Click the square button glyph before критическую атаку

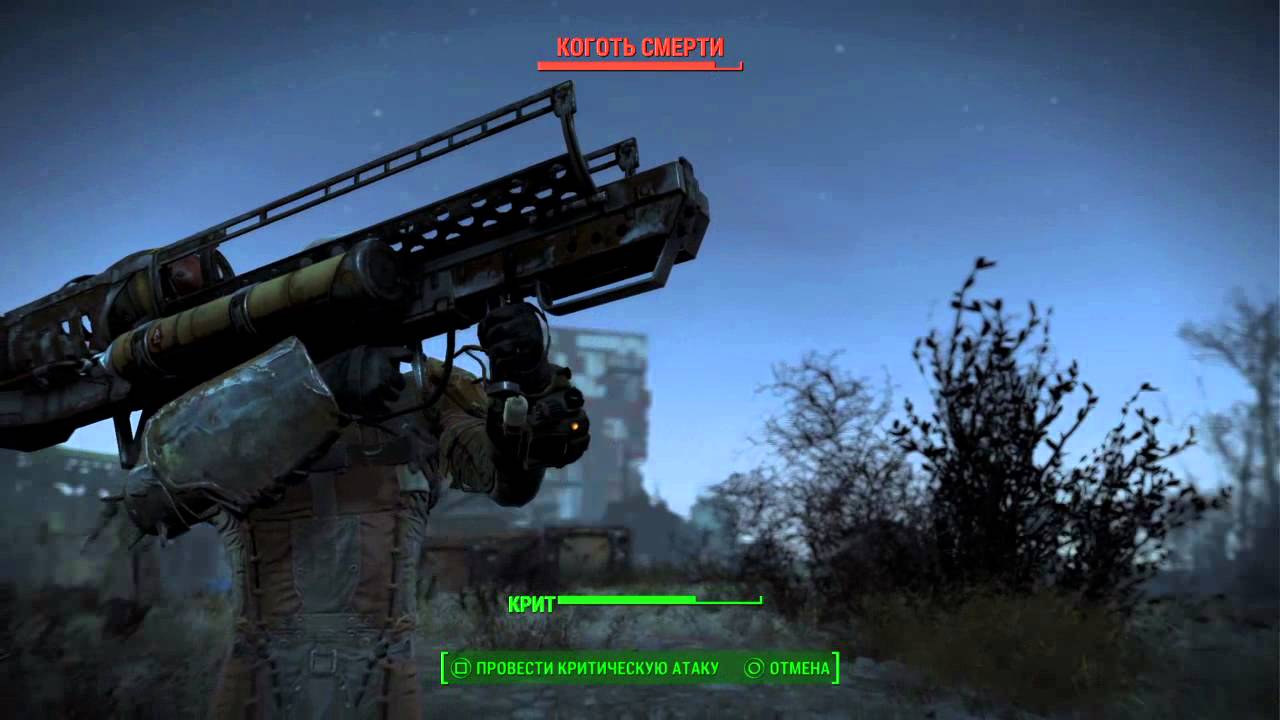point(460,667)
